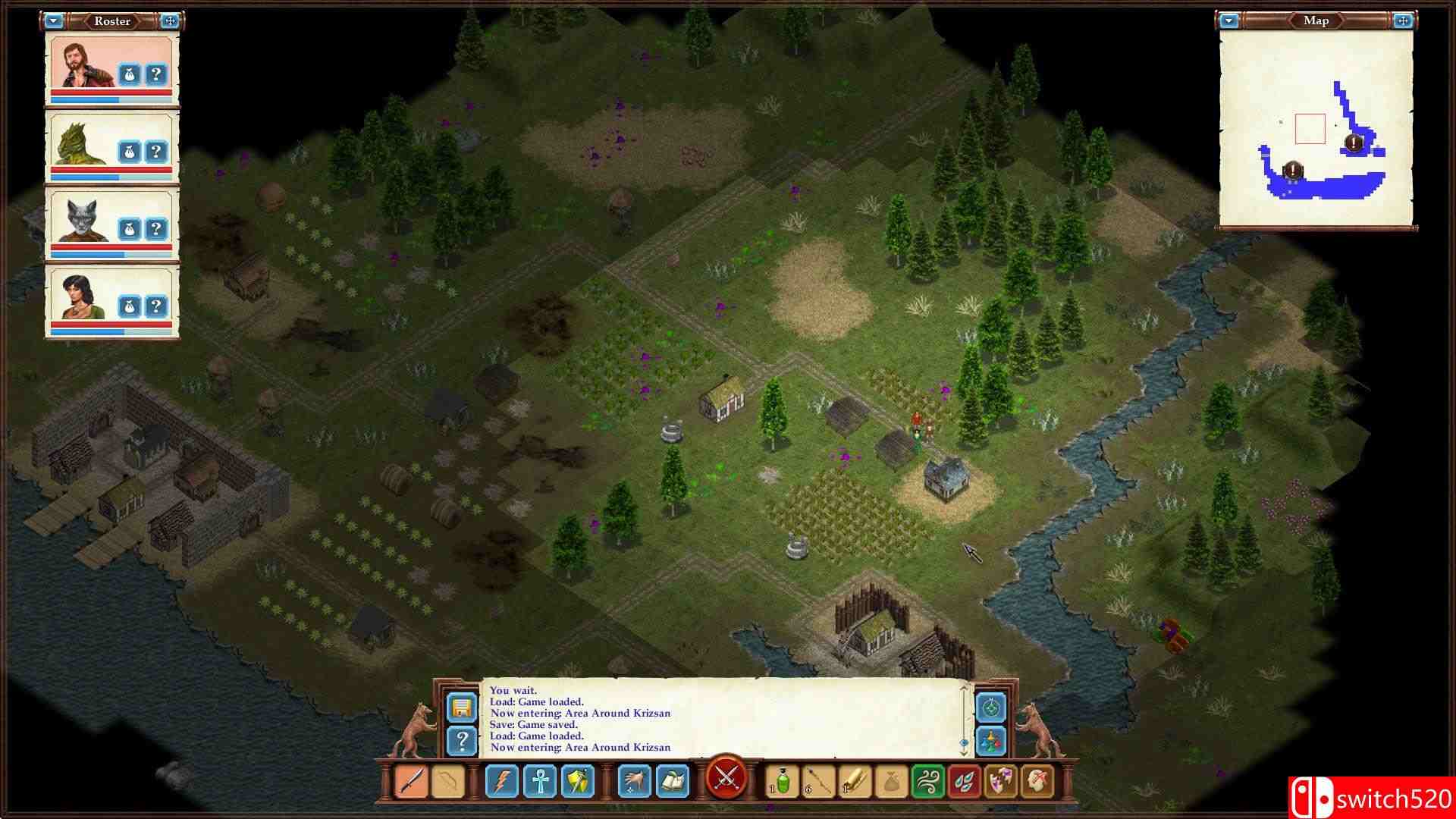Image resolution: width=1456 pixels, height=819 pixels.
Task: Activate the shield defend icon
Action: (x=579, y=782)
